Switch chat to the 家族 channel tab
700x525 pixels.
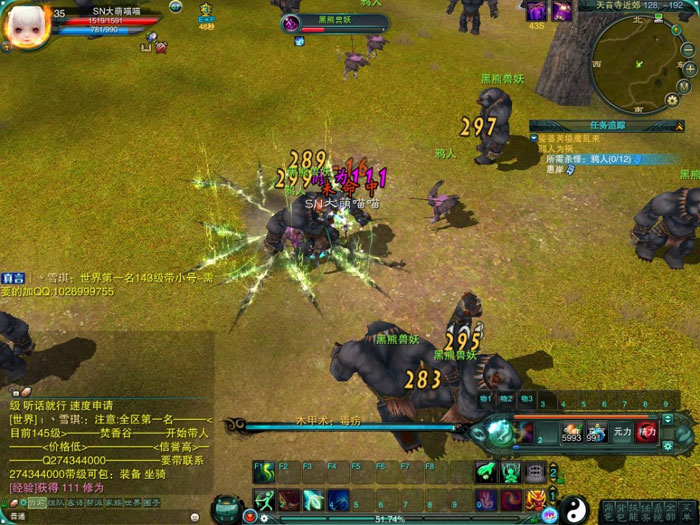pyautogui.click(x=114, y=502)
